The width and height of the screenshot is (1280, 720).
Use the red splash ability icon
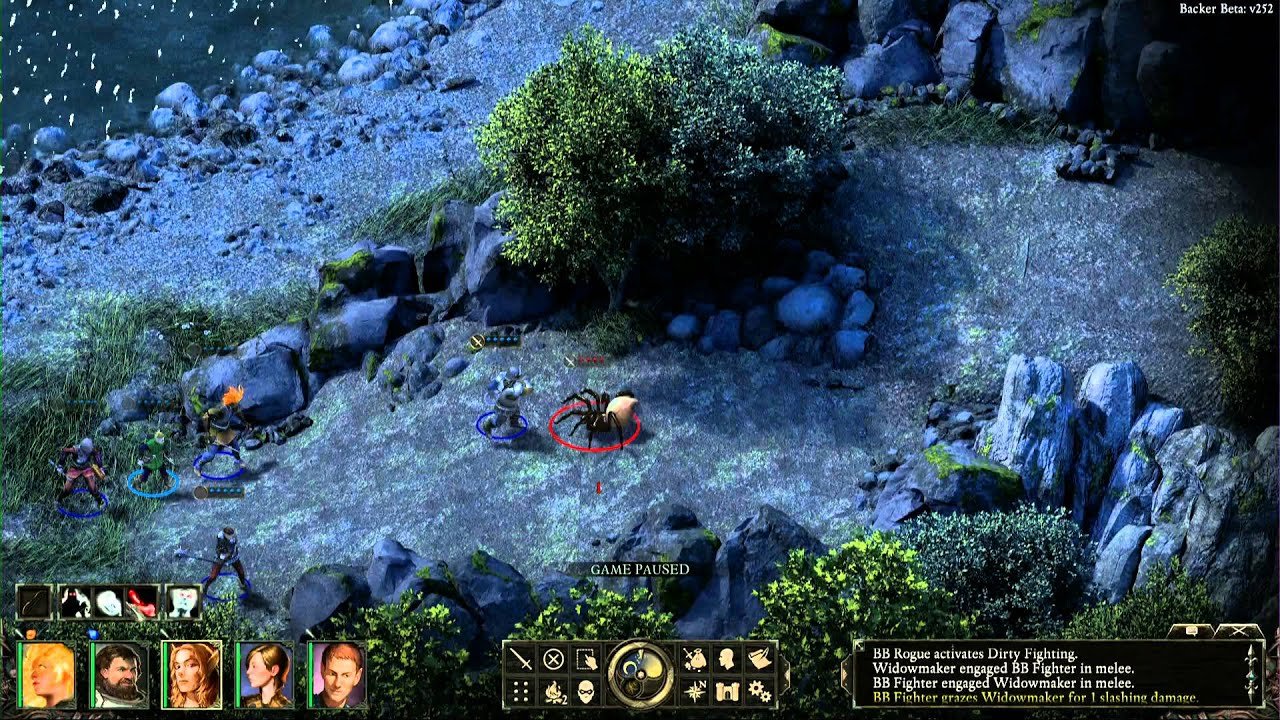click(x=142, y=602)
